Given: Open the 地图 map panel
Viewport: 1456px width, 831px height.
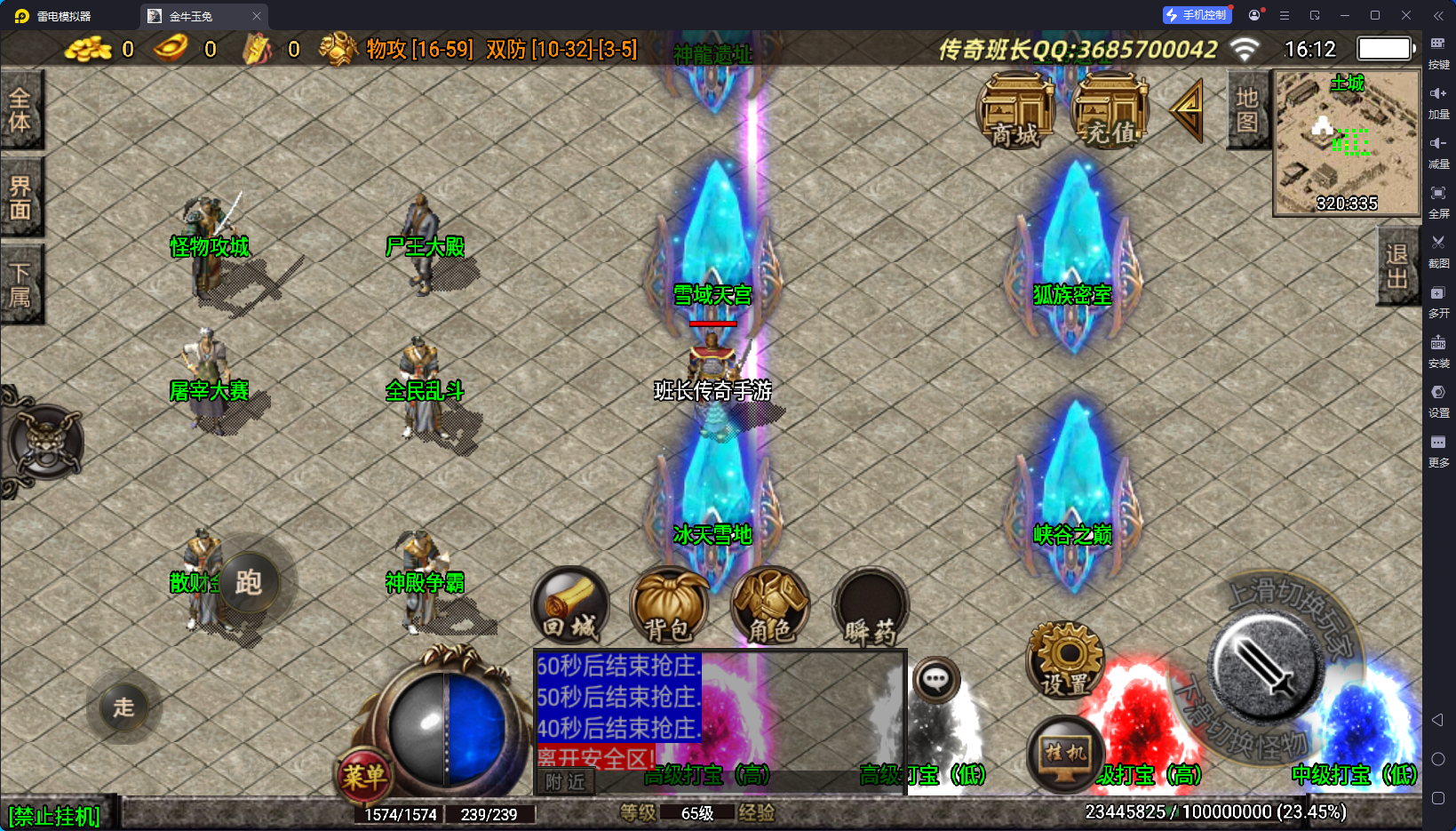Looking at the screenshot, I should click(x=1247, y=109).
